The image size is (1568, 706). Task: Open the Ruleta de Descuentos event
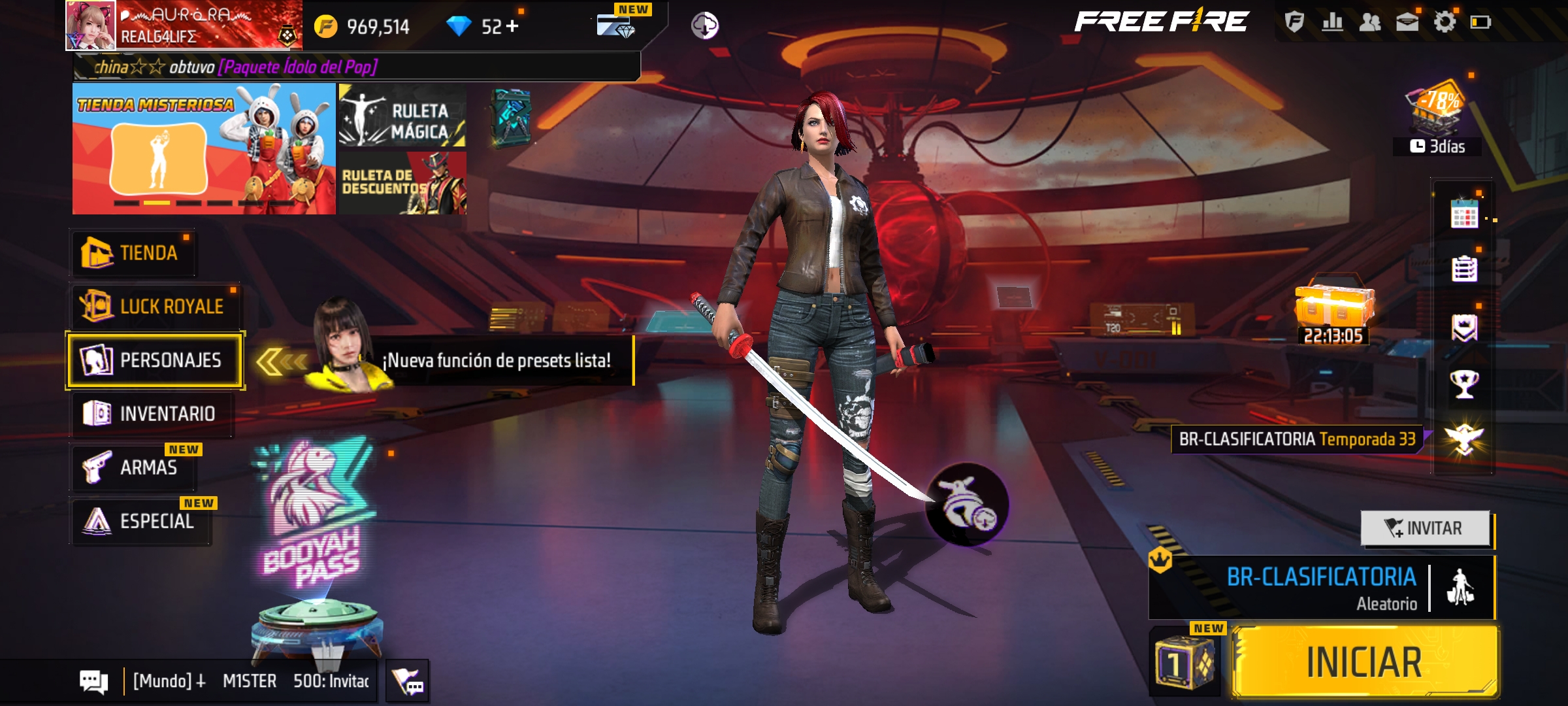[402, 183]
